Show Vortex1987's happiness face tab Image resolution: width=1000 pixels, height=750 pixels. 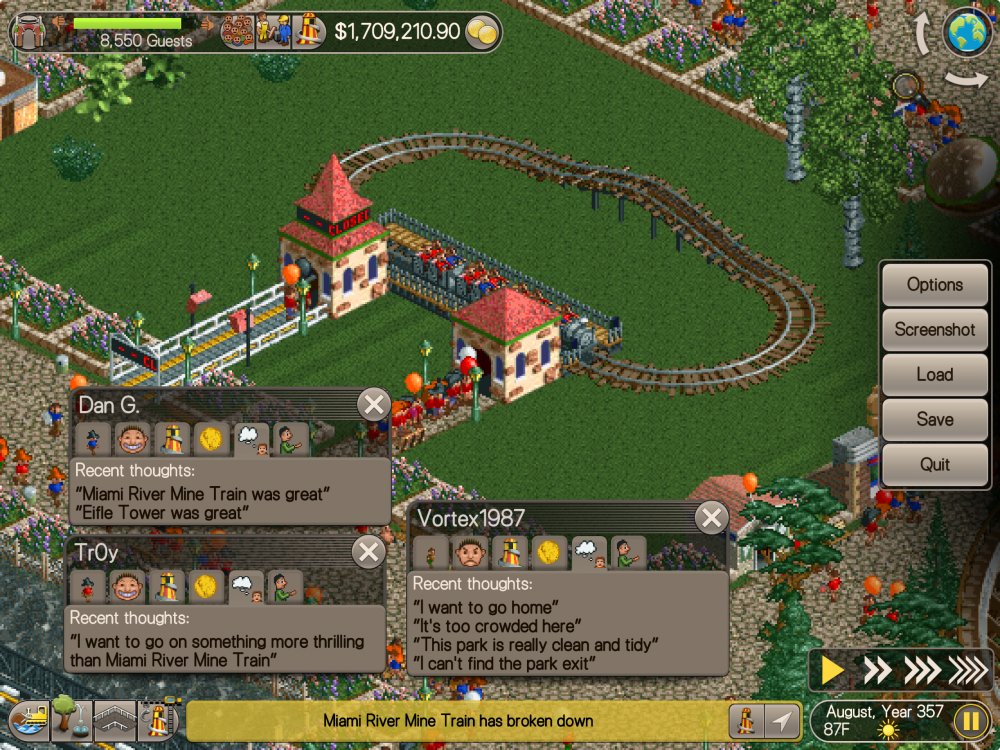click(x=470, y=552)
